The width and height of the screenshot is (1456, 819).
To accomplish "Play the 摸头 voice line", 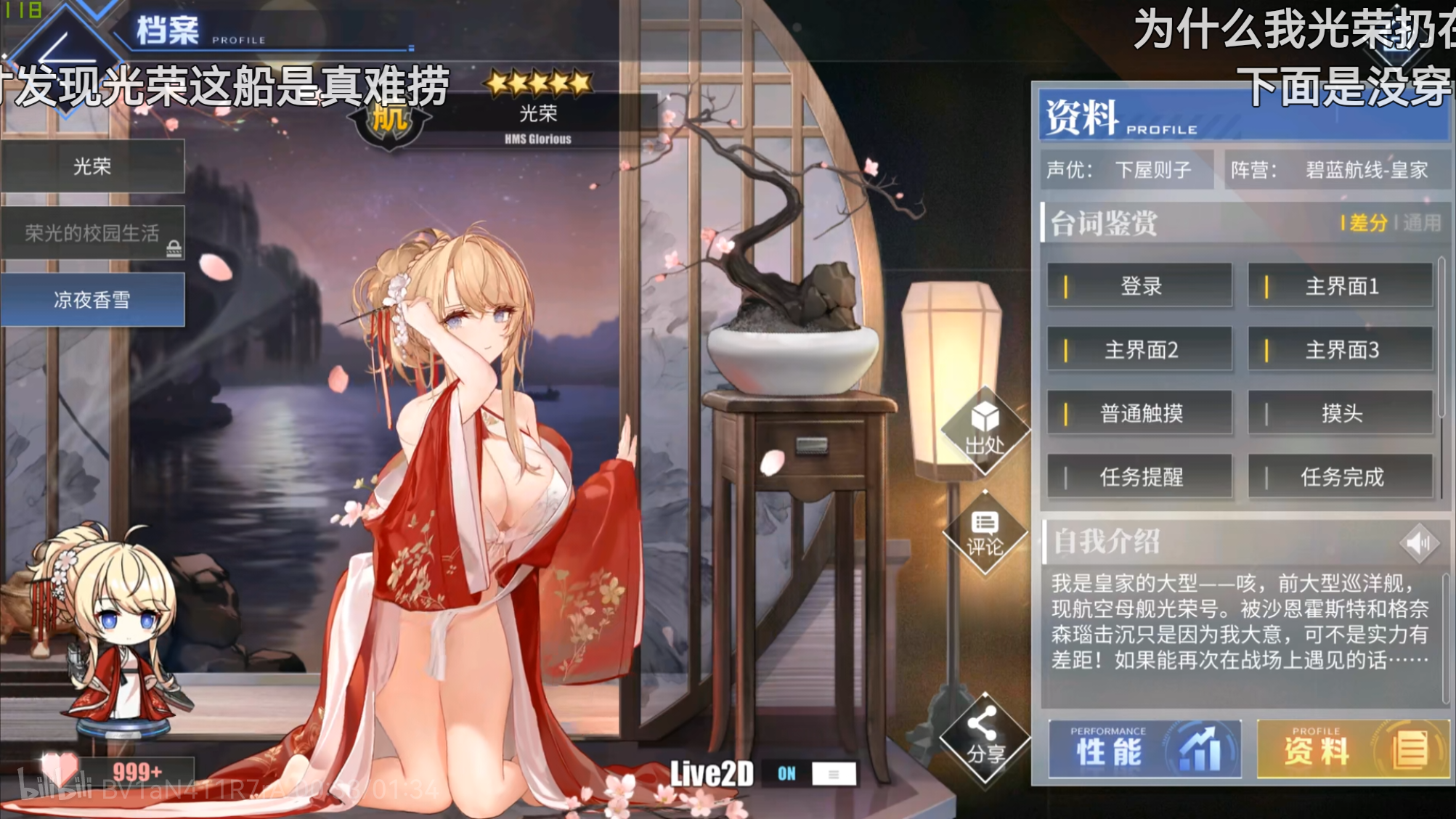I will pyautogui.click(x=1341, y=414).
